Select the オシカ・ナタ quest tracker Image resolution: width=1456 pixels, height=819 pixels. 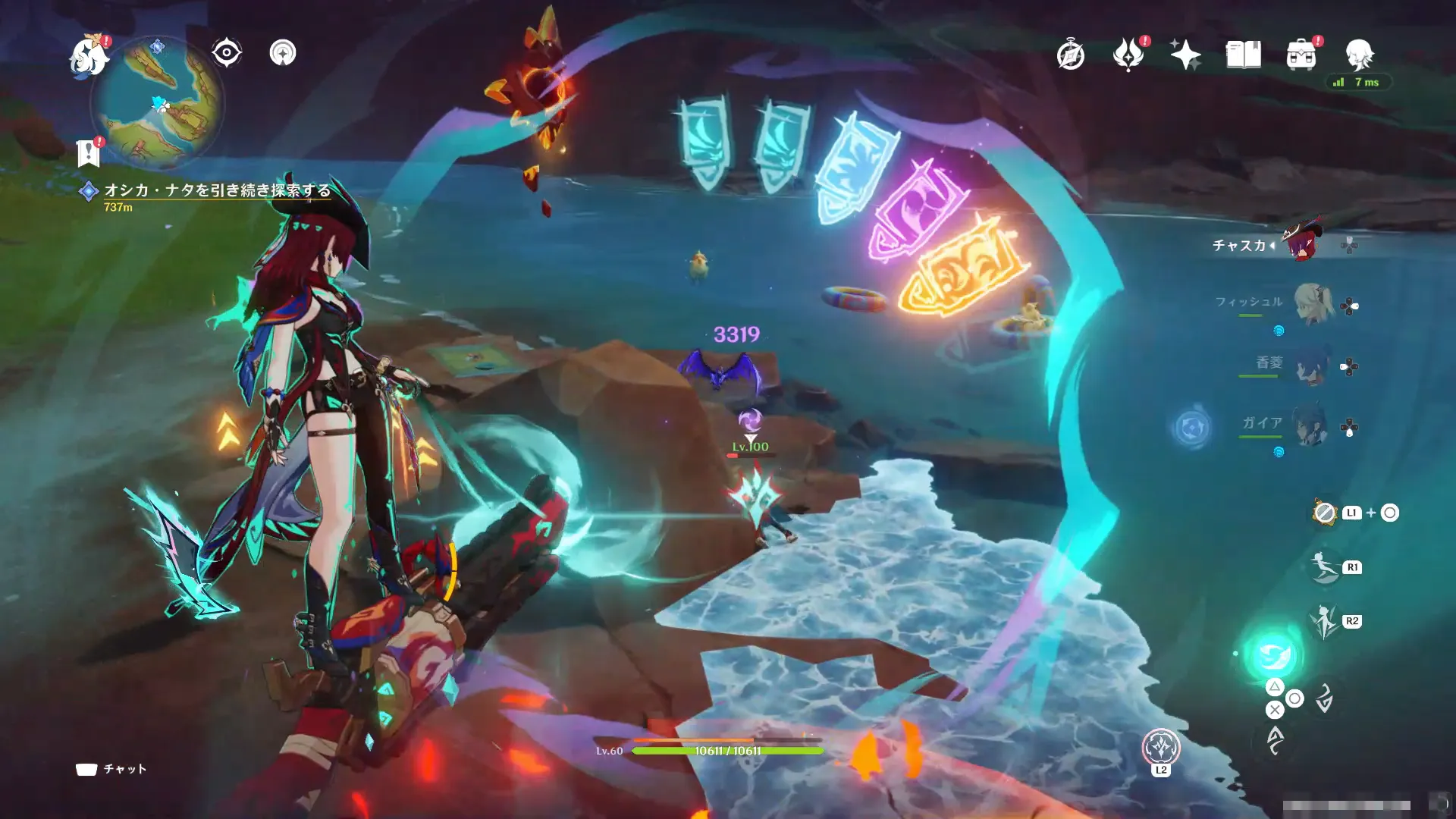(217, 190)
